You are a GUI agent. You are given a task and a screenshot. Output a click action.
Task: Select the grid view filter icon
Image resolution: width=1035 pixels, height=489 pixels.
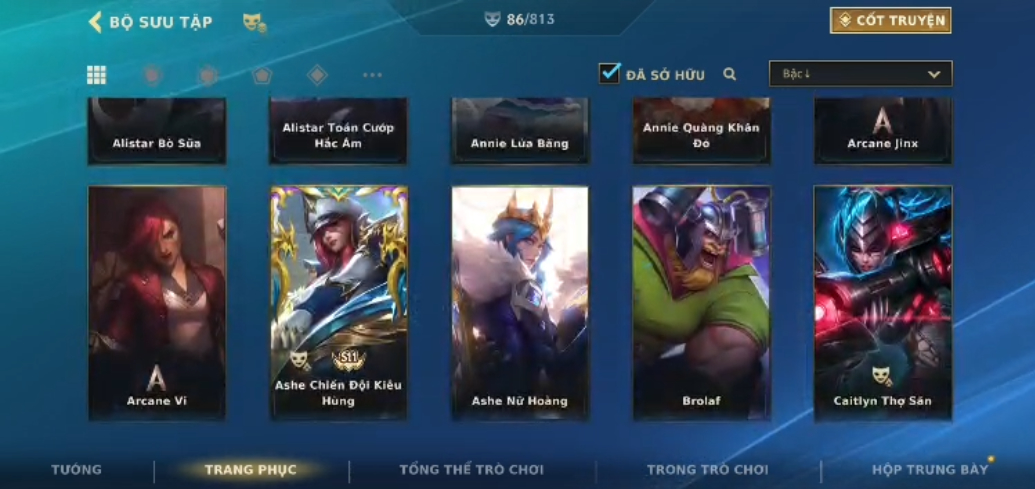(x=97, y=75)
